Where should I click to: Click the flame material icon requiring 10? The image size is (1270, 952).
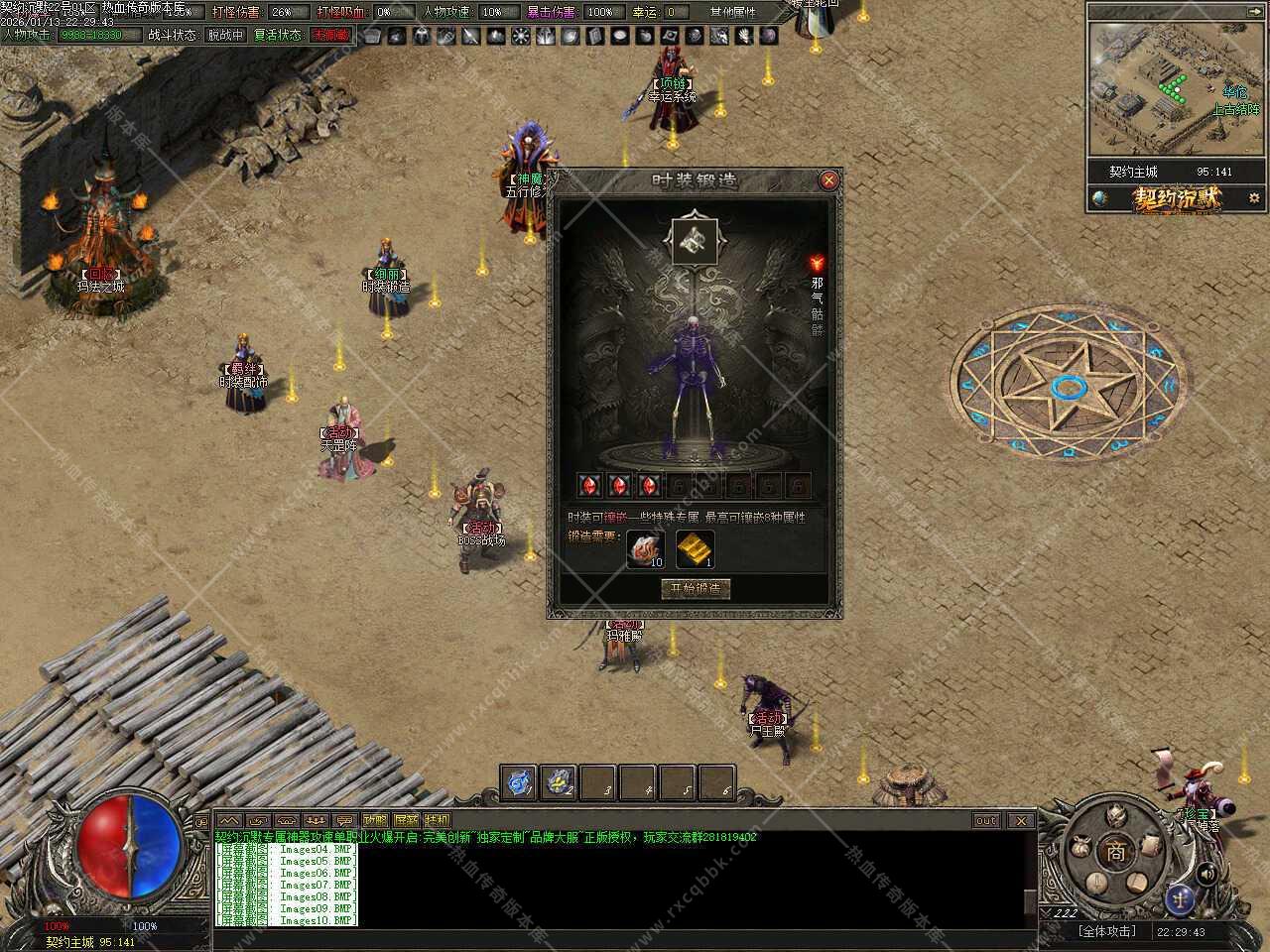coord(646,547)
